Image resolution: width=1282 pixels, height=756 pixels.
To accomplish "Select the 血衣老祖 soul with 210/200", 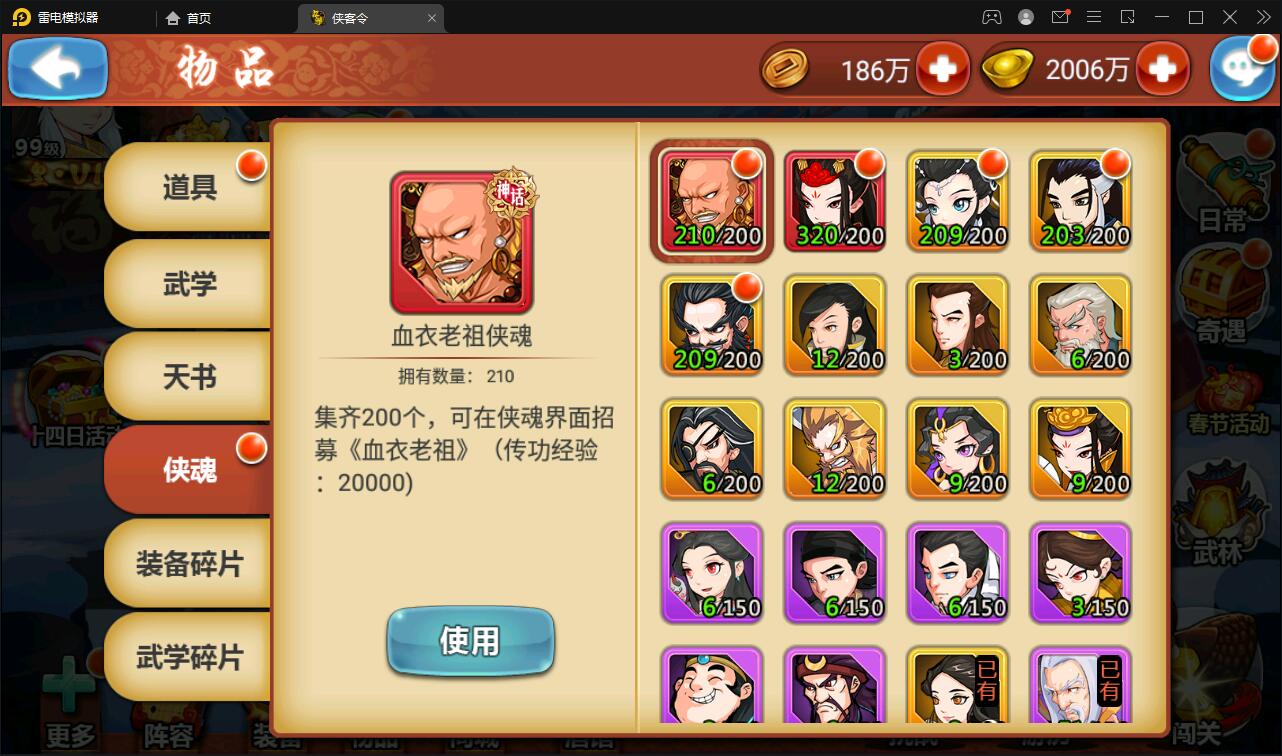I will tap(711, 200).
